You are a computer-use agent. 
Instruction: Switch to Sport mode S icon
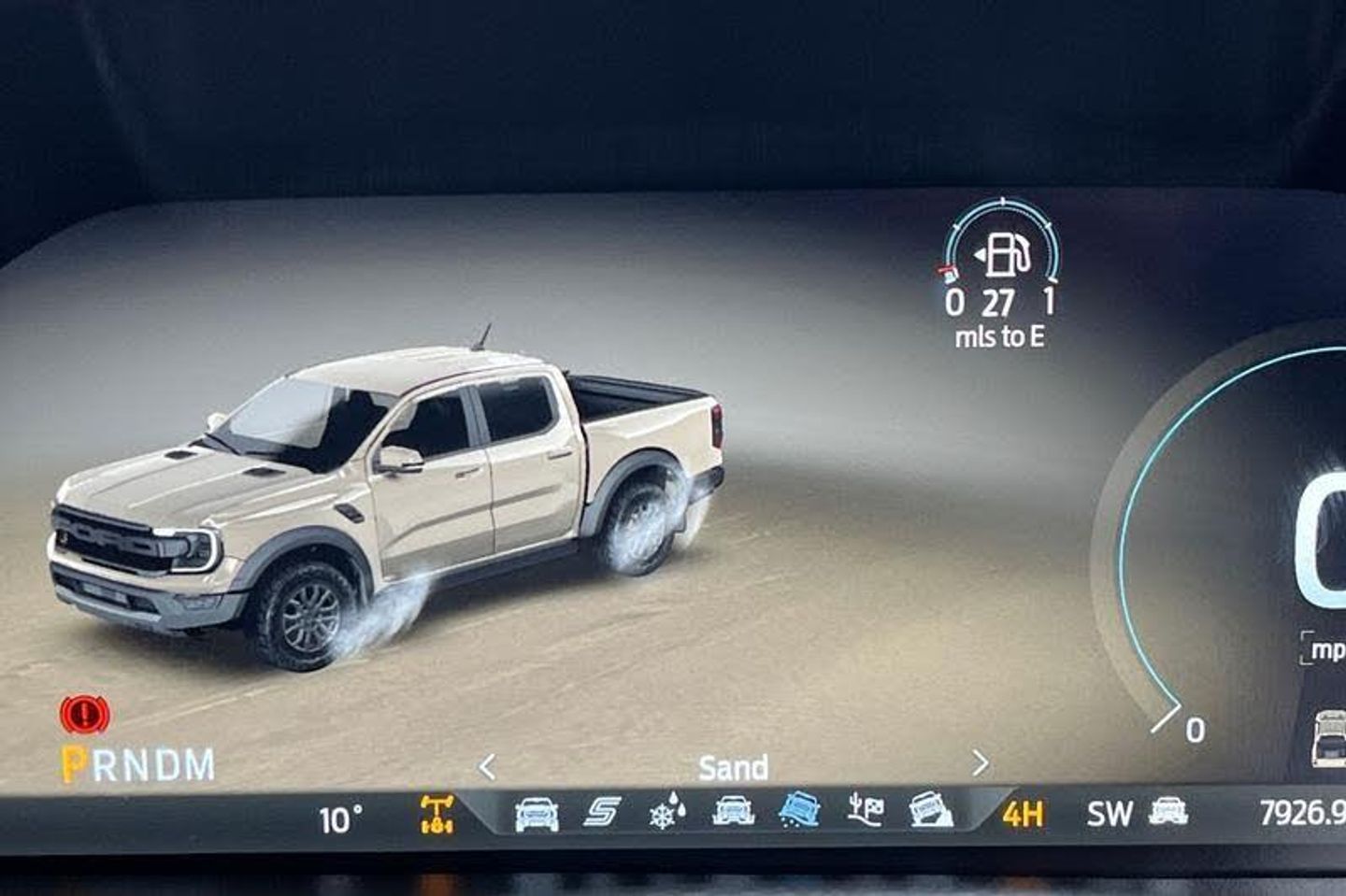[x=601, y=813]
